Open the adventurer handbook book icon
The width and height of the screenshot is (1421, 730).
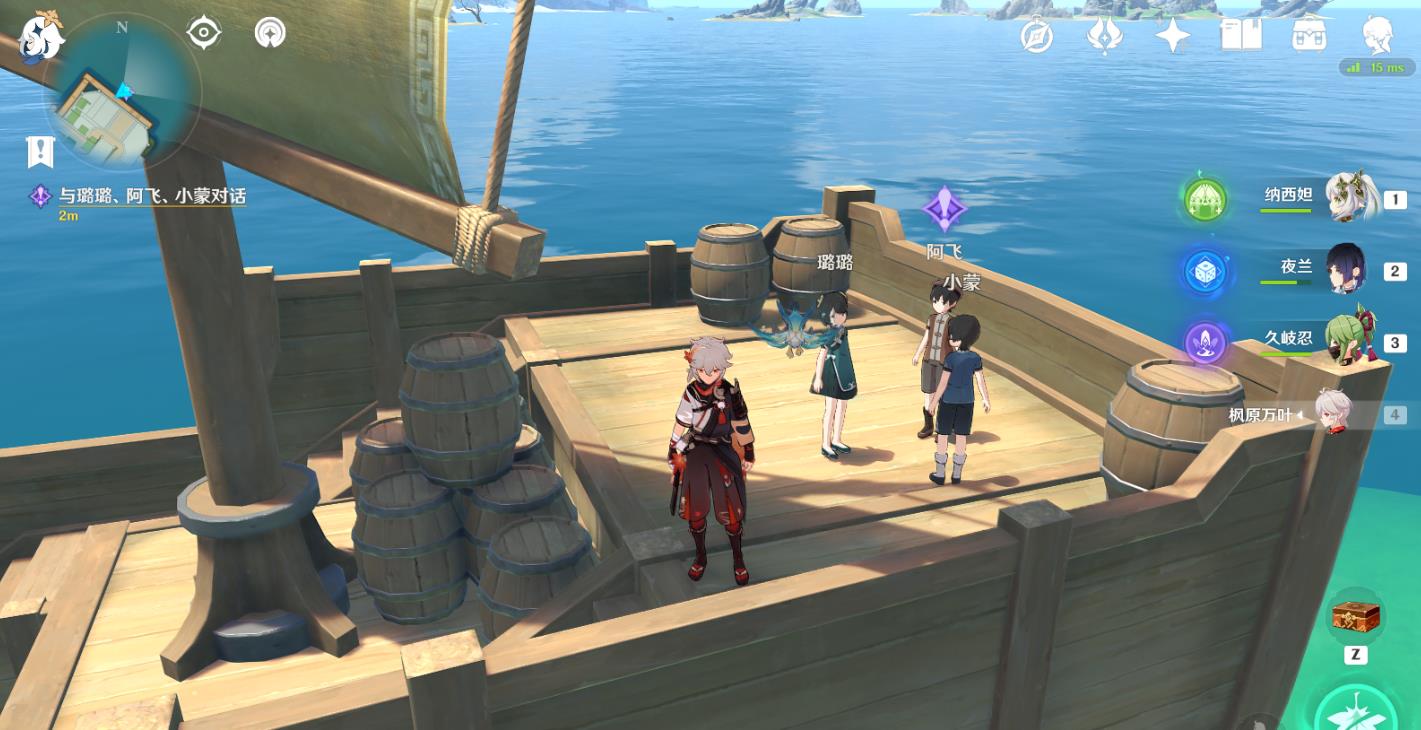pos(1241,36)
